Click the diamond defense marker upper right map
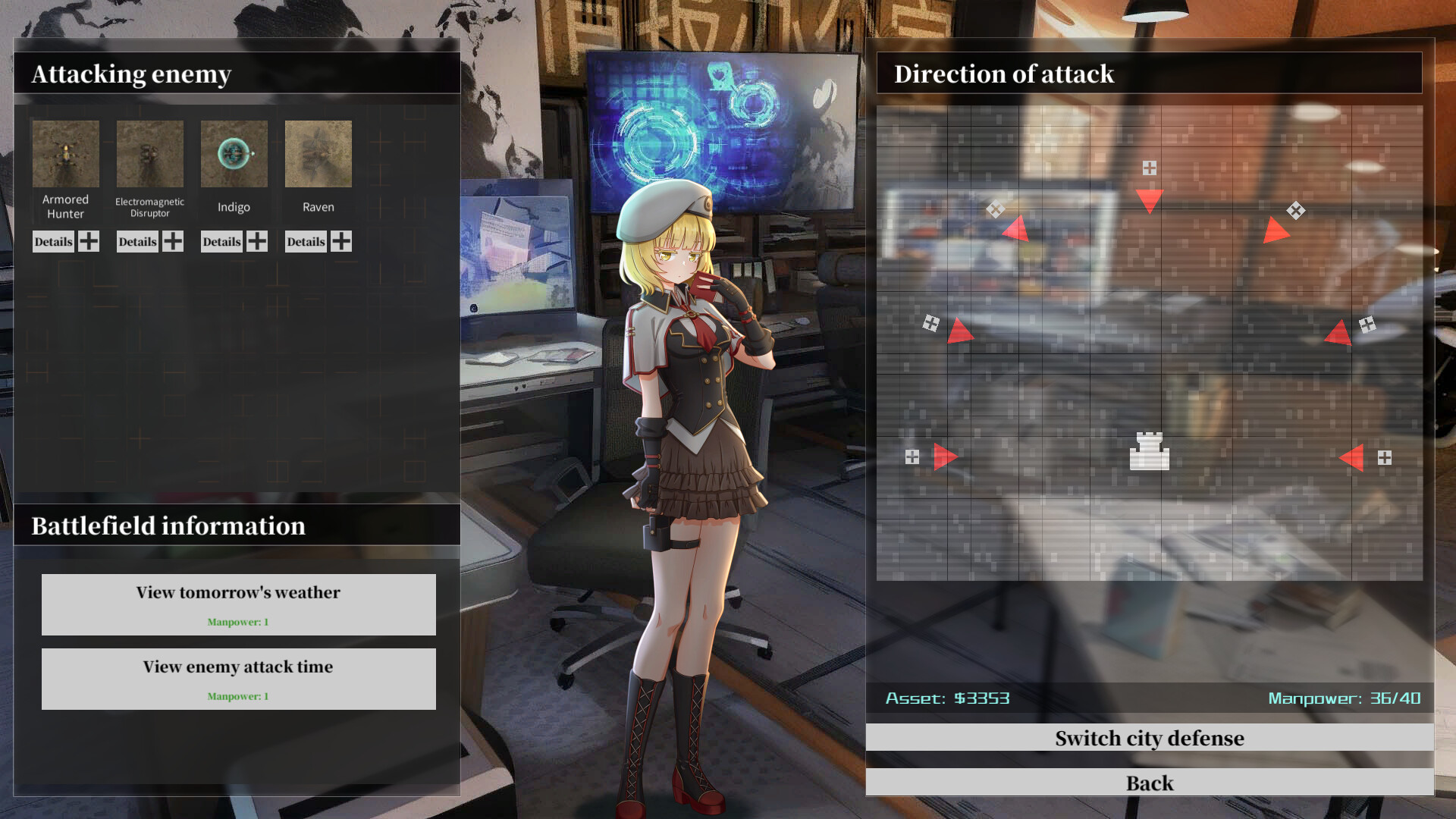Viewport: 1456px width, 819px height. coord(1294,209)
